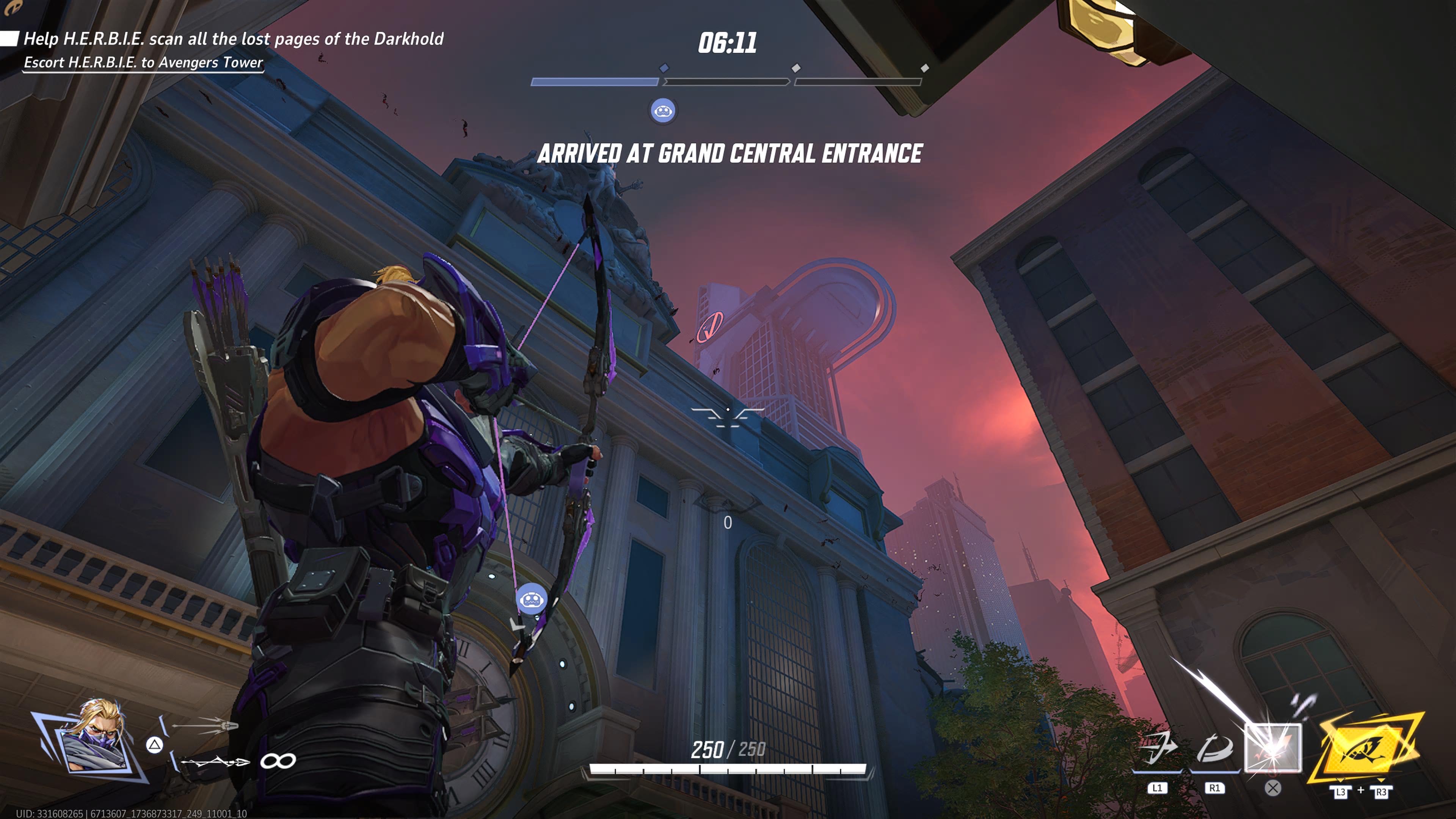Viewport: 1456px width, 819px height.
Task: Select the H.E.R.B.I.E. icon under the progress bar
Action: pos(662,111)
